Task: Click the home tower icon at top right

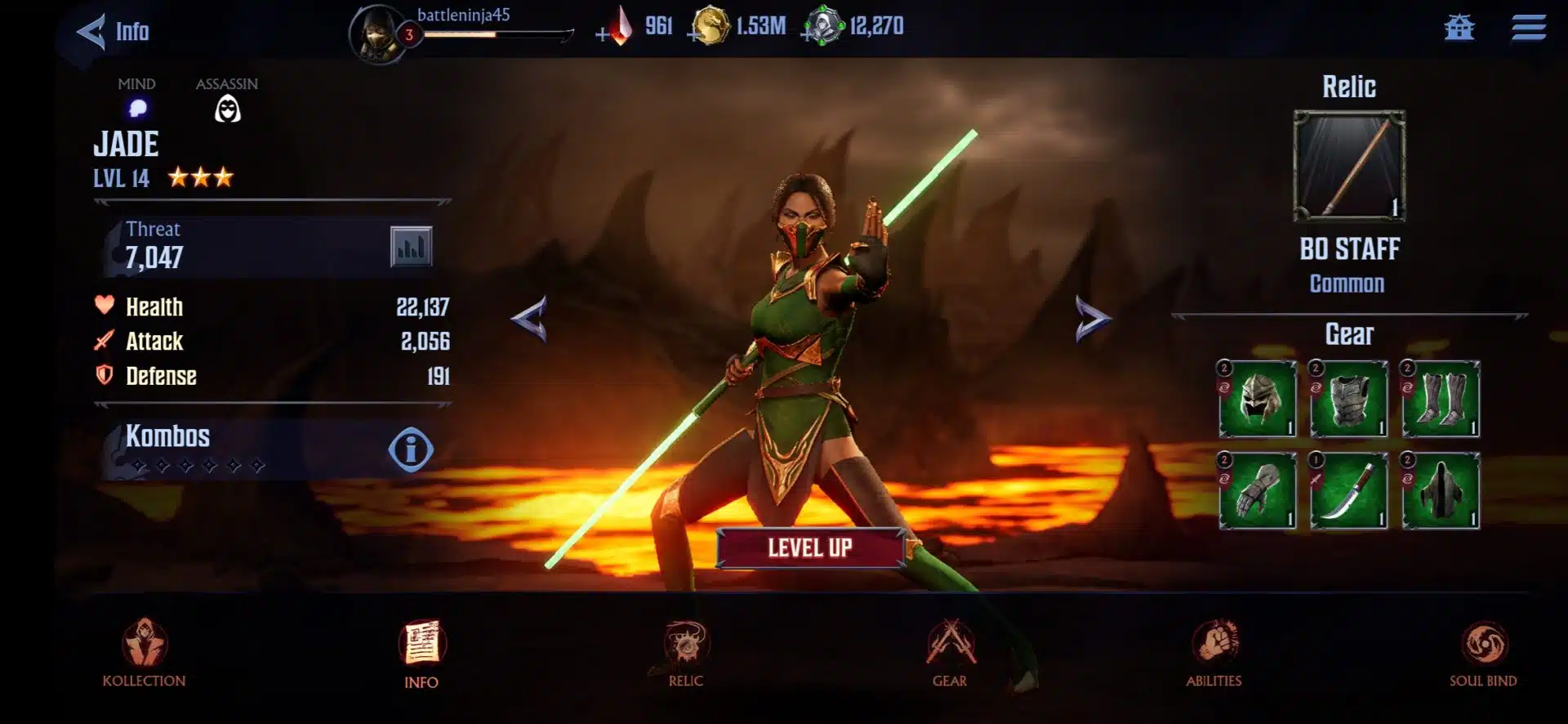Action: pyautogui.click(x=1460, y=27)
